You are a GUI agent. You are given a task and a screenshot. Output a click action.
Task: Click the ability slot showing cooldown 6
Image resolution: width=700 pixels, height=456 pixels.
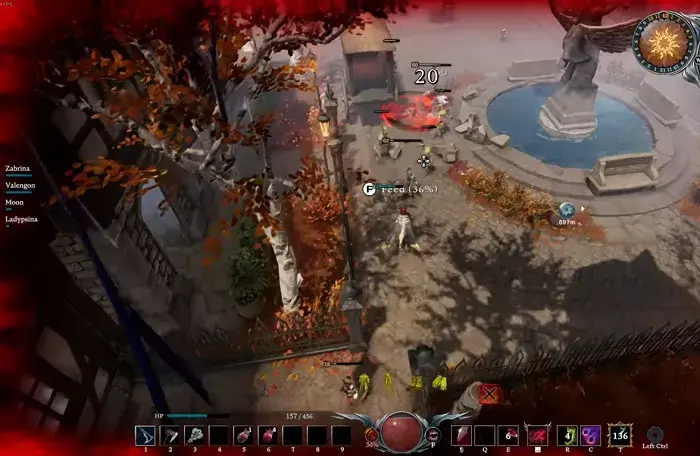click(x=510, y=435)
